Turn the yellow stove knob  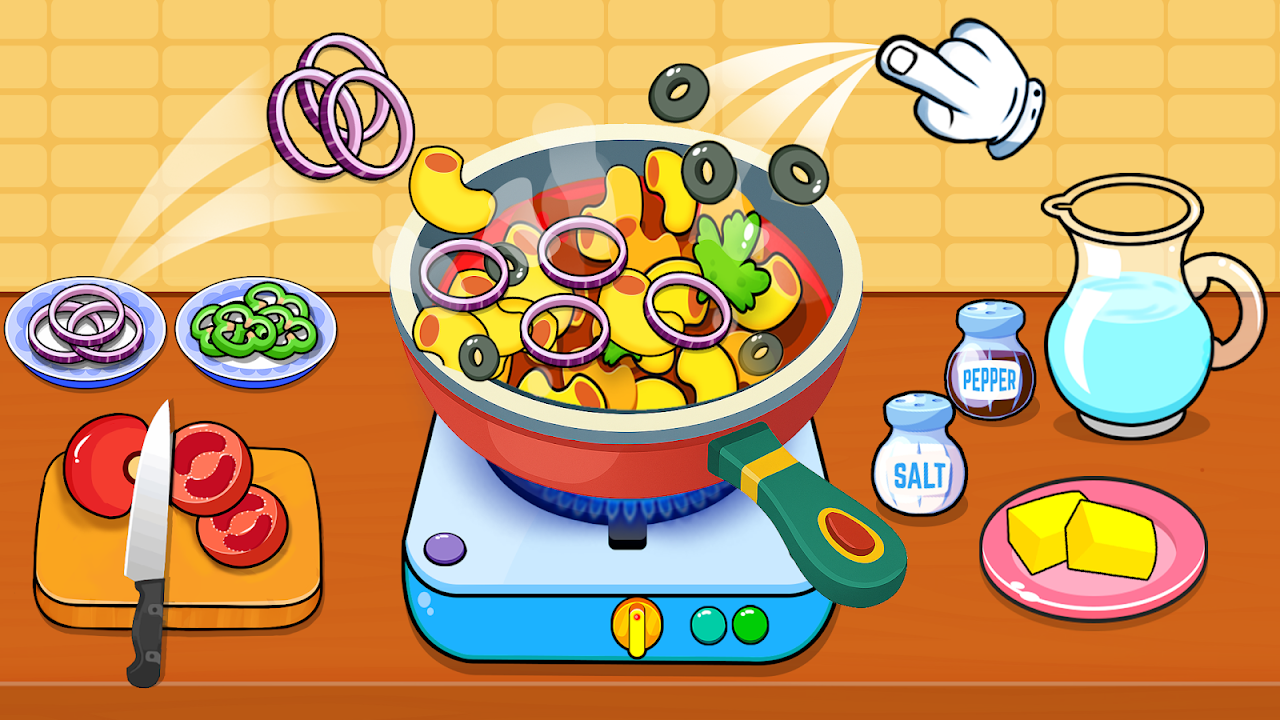tap(637, 624)
